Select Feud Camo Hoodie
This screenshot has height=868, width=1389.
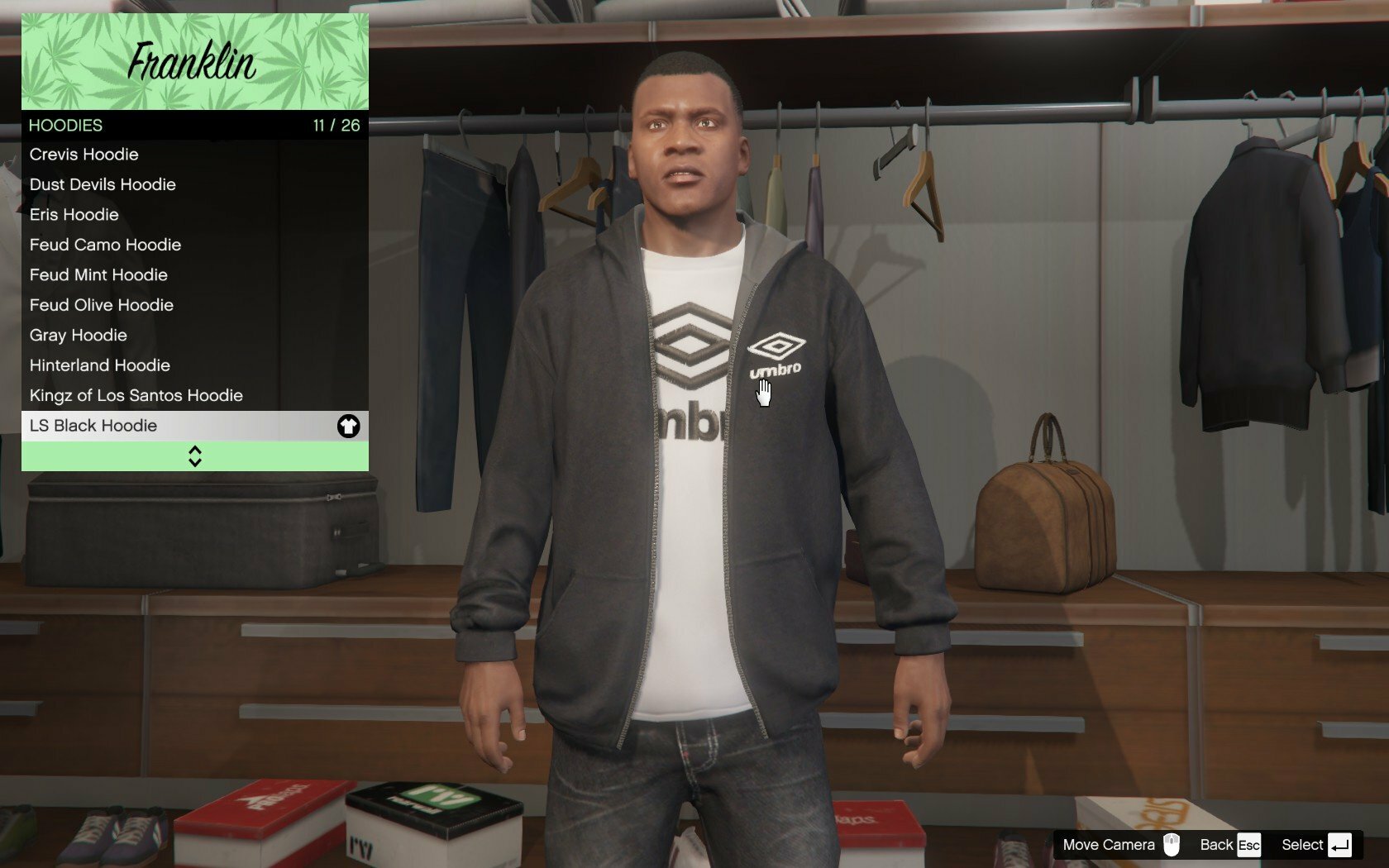point(194,245)
